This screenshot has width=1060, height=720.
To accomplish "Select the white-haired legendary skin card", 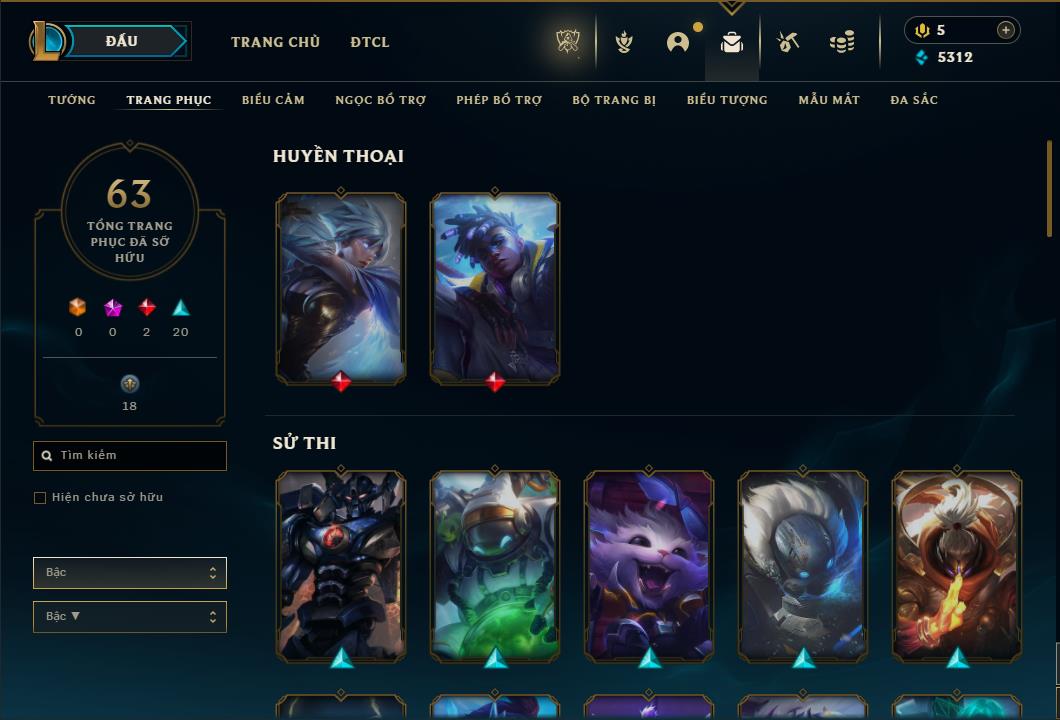I will click(341, 286).
